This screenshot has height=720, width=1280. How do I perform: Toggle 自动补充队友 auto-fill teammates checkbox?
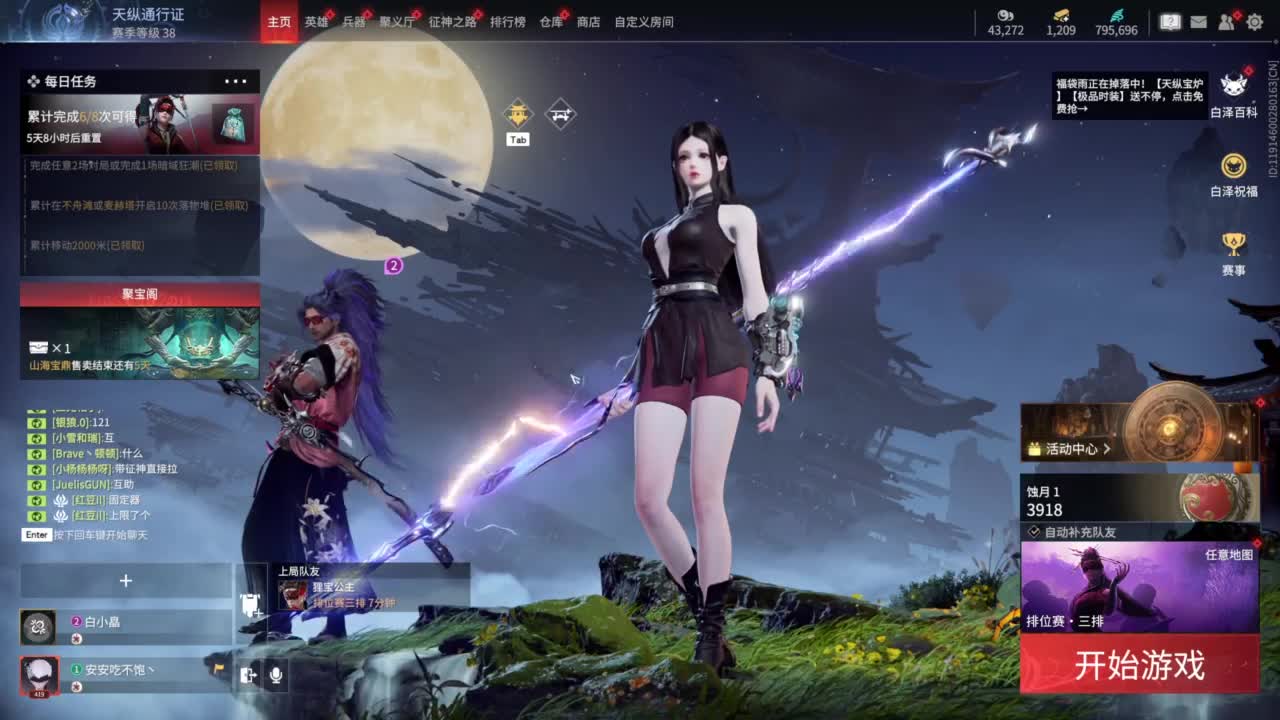1034,532
